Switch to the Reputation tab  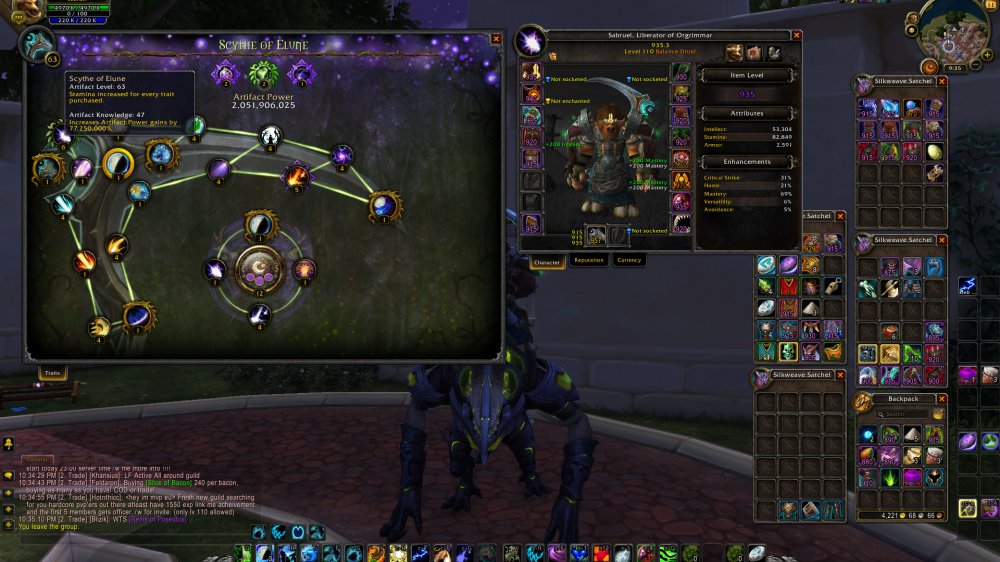point(588,260)
